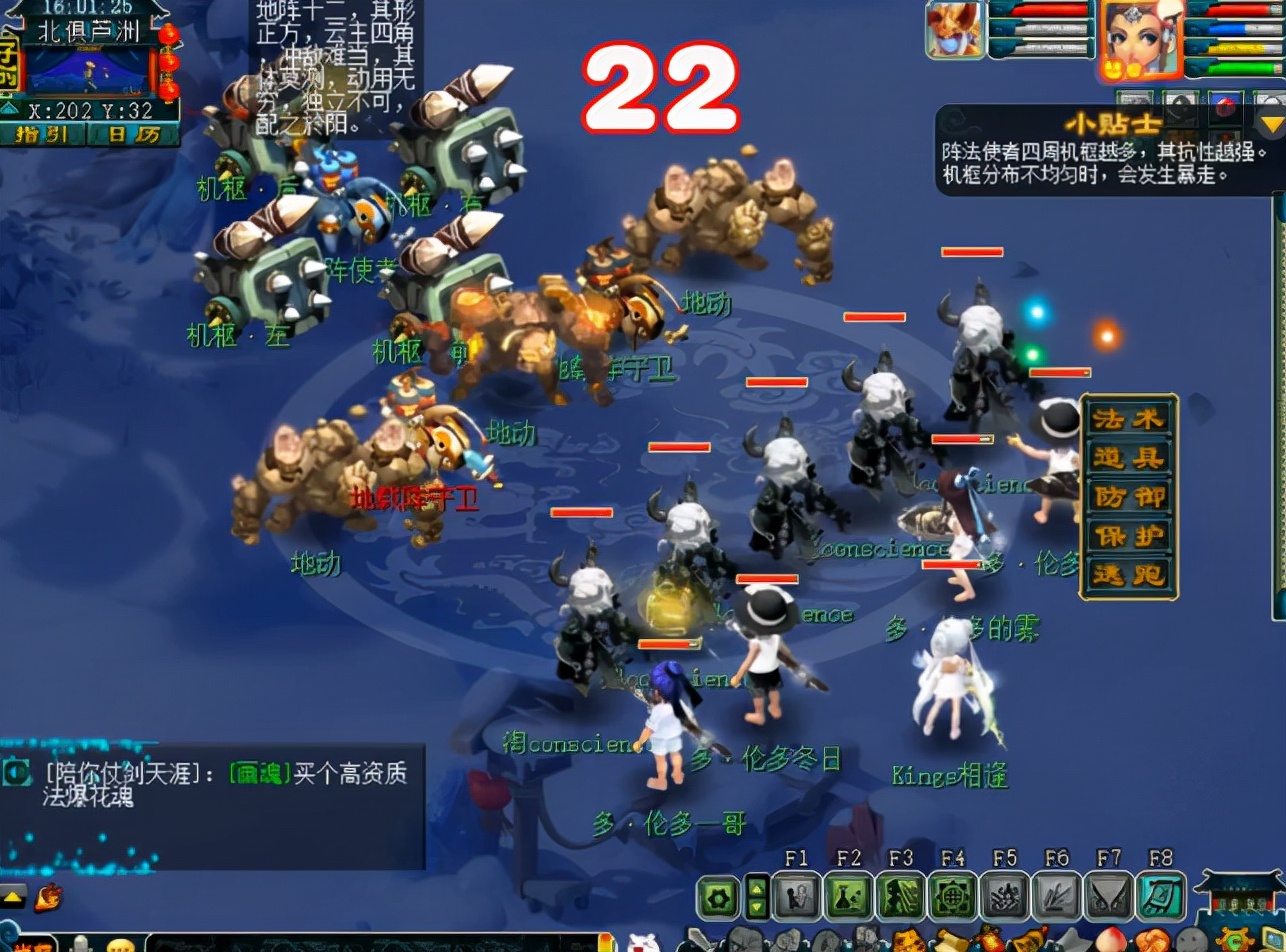The height and width of the screenshot is (952, 1286).
Task: Activate the F3 hotbar skill
Action: coord(901,896)
